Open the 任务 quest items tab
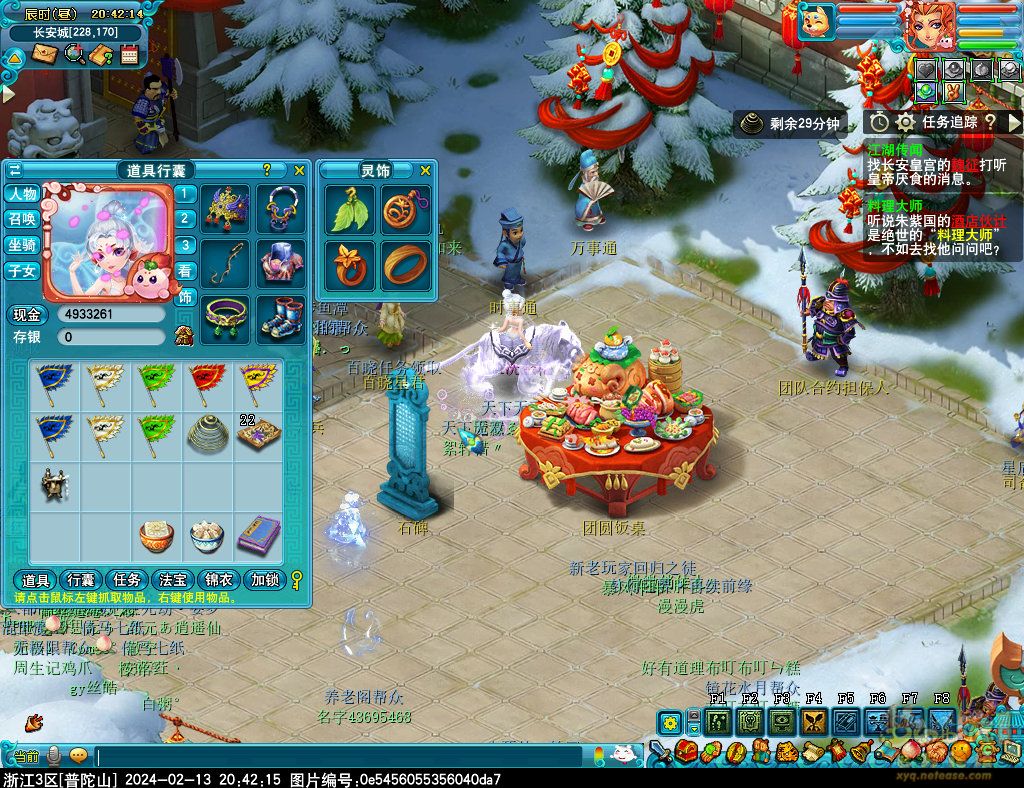This screenshot has width=1024, height=788. pyautogui.click(x=126, y=580)
